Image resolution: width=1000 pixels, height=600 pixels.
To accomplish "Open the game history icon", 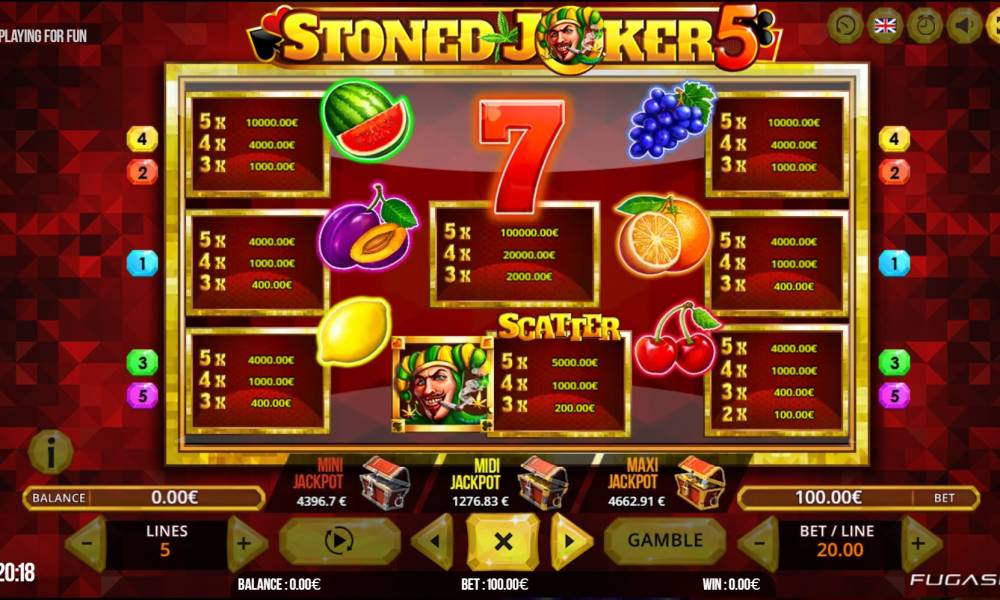I will (x=846, y=26).
